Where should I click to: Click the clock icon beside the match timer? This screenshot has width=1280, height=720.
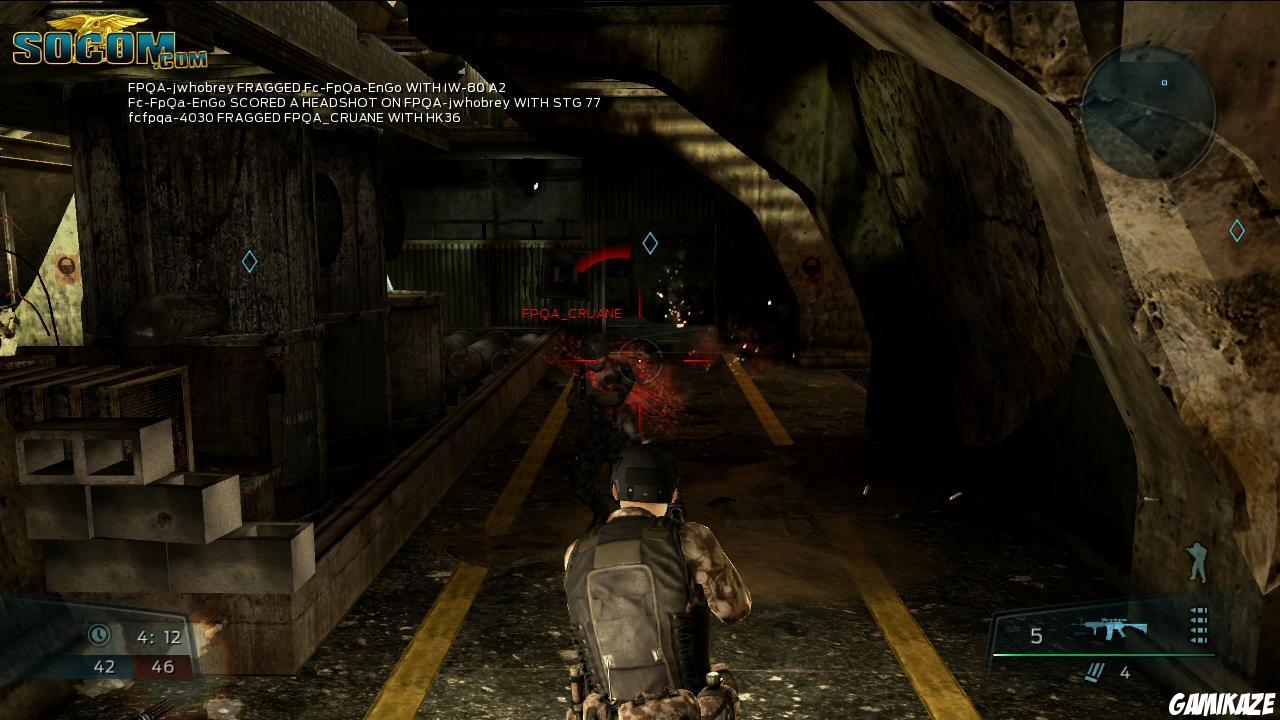pyautogui.click(x=99, y=634)
